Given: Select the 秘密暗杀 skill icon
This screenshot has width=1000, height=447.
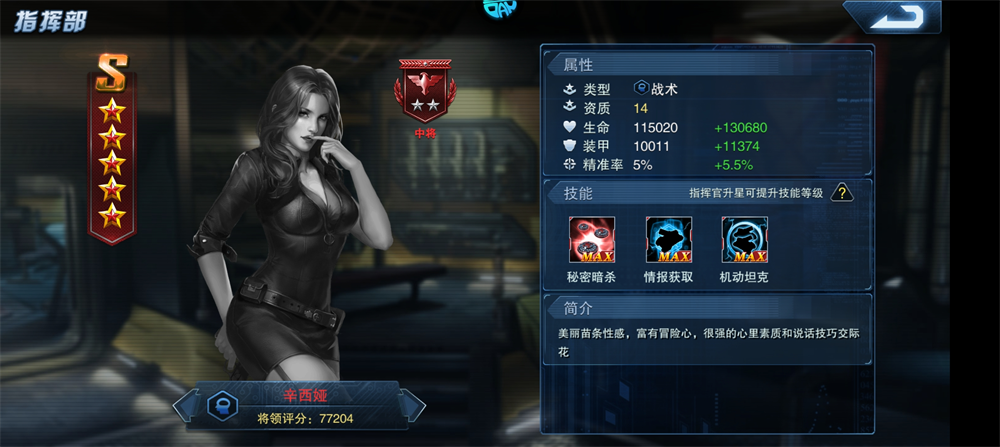Looking at the screenshot, I should point(592,240).
